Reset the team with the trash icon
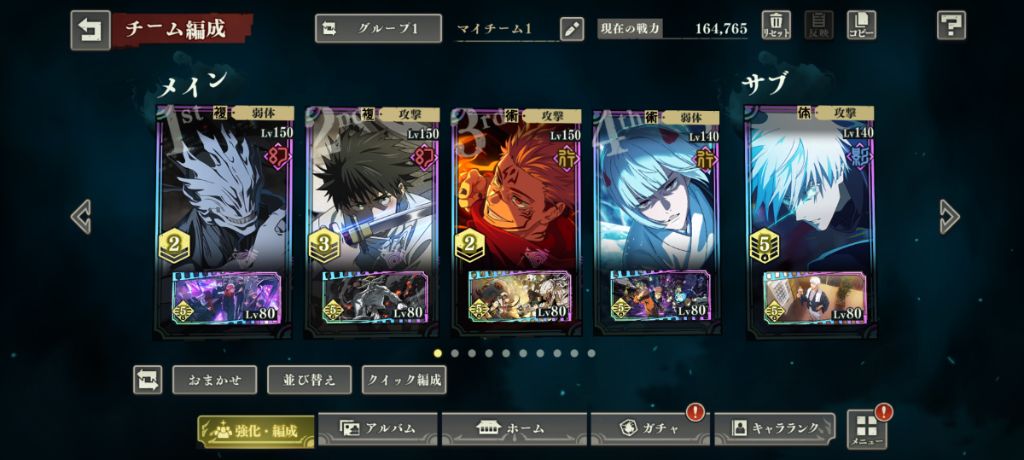This screenshot has width=1024, height=460. pos(776,26)
